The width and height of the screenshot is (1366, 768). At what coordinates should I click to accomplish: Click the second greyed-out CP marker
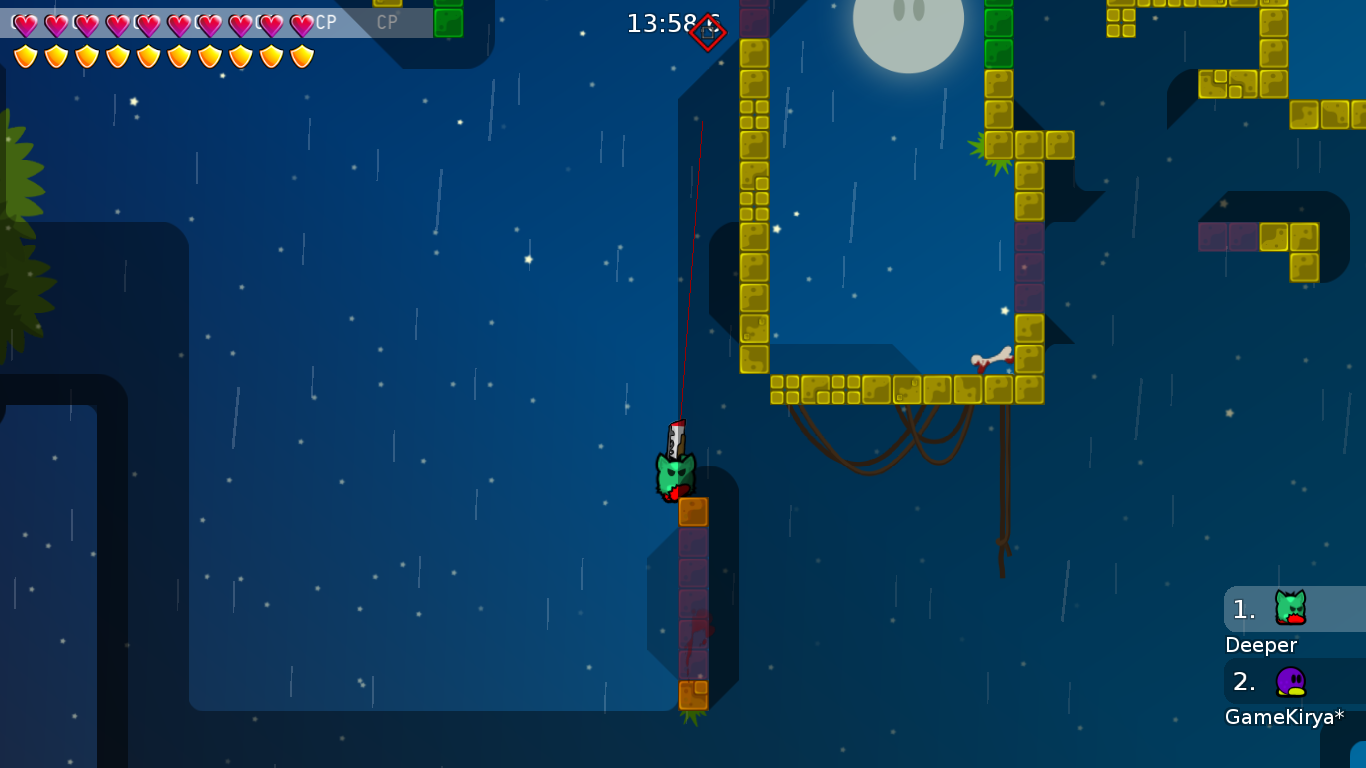[388, 20]
